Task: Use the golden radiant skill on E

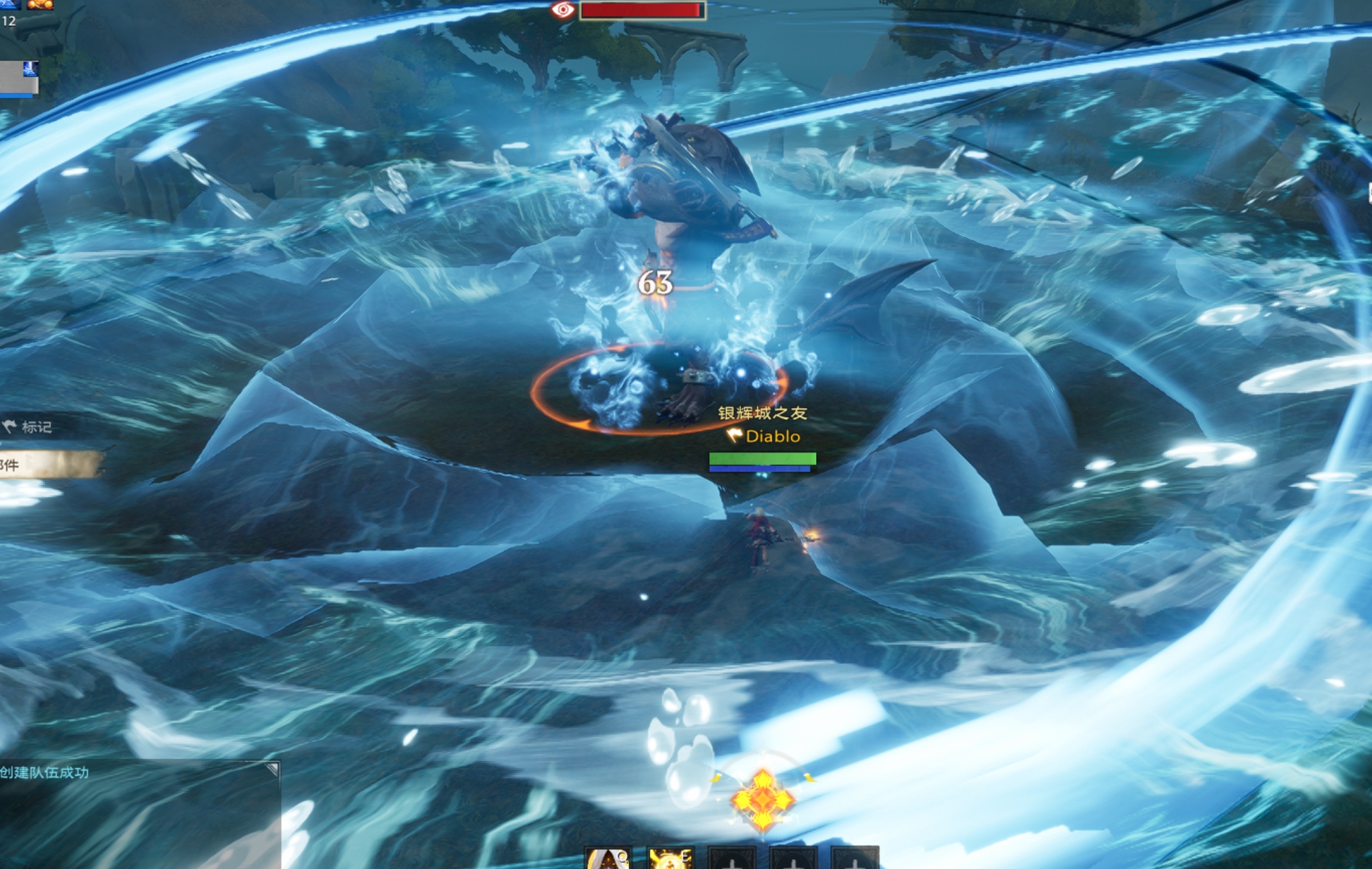Action: click(x=670, y=860)
